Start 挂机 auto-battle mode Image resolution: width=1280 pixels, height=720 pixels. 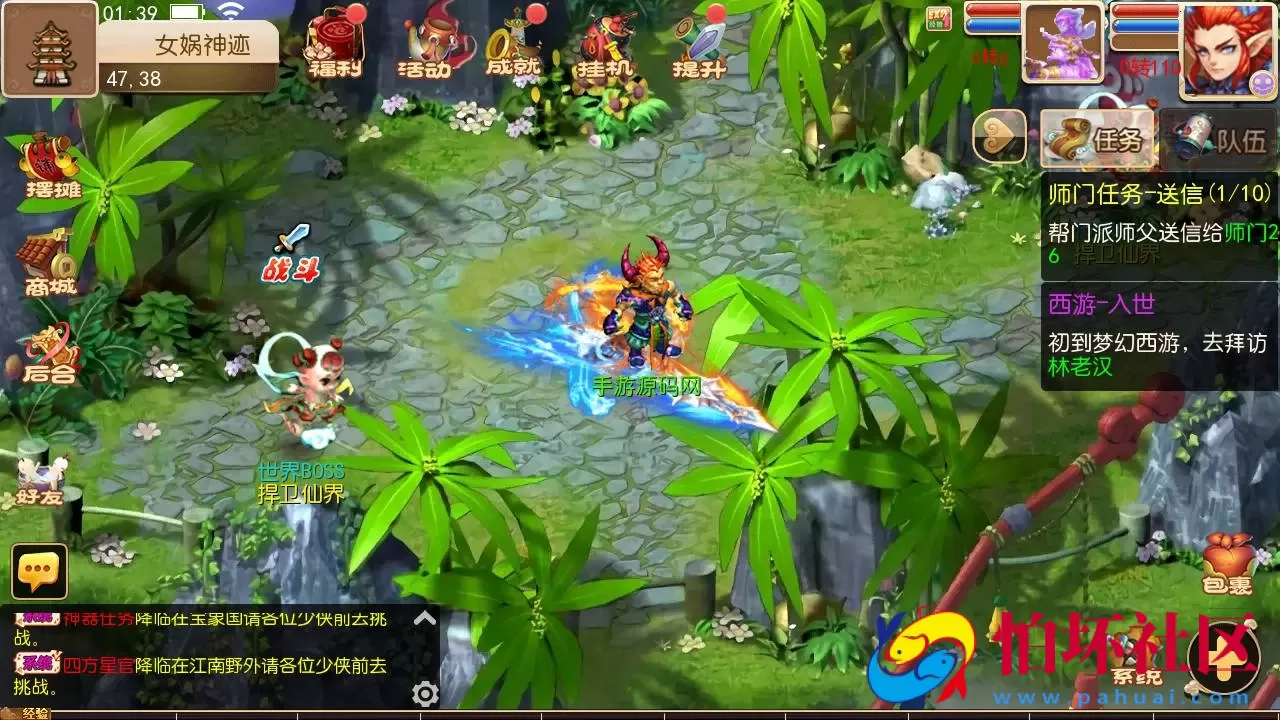605,45
